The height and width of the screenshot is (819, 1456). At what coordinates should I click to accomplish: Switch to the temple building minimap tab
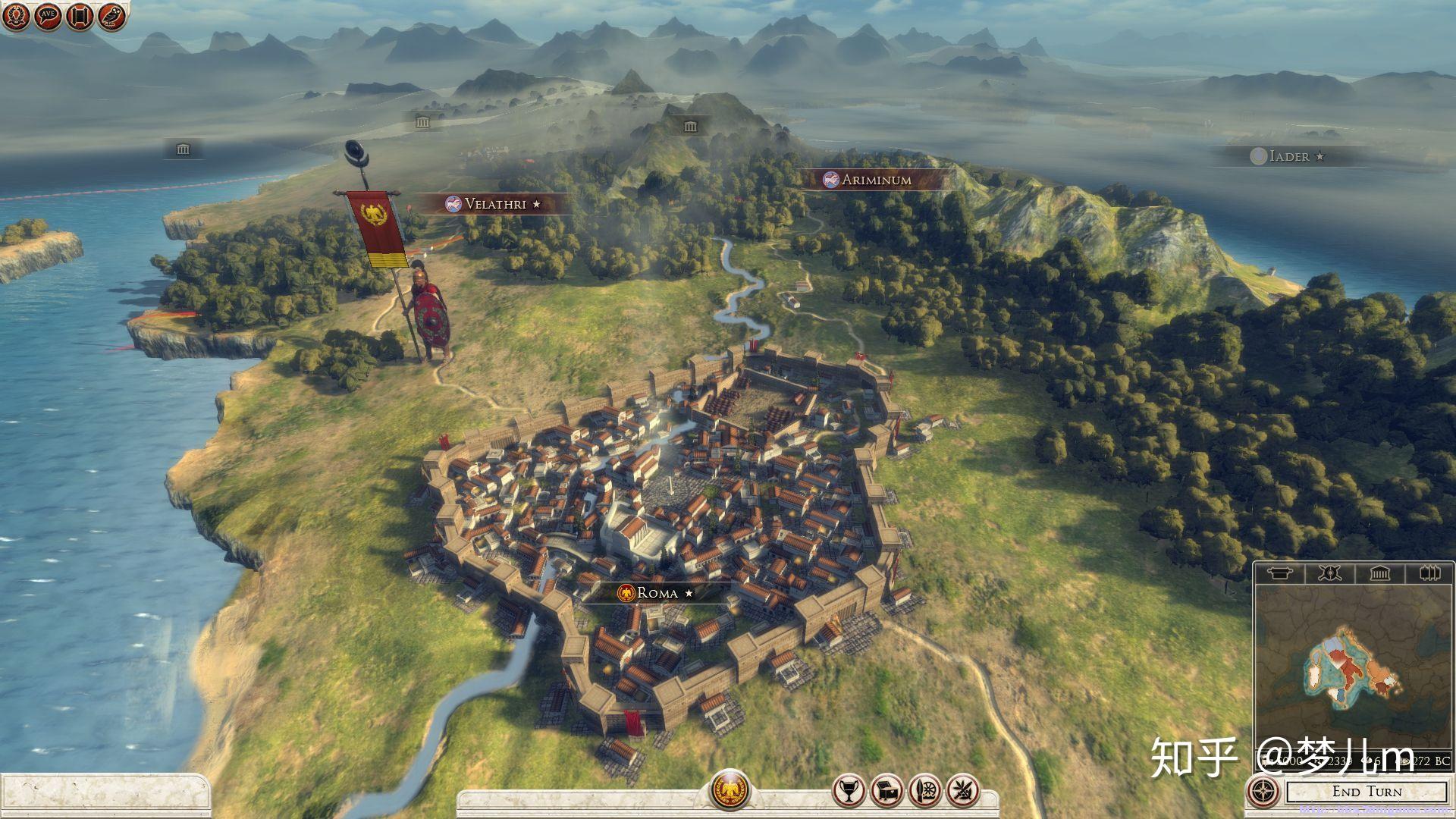(x=1379, y=573)
